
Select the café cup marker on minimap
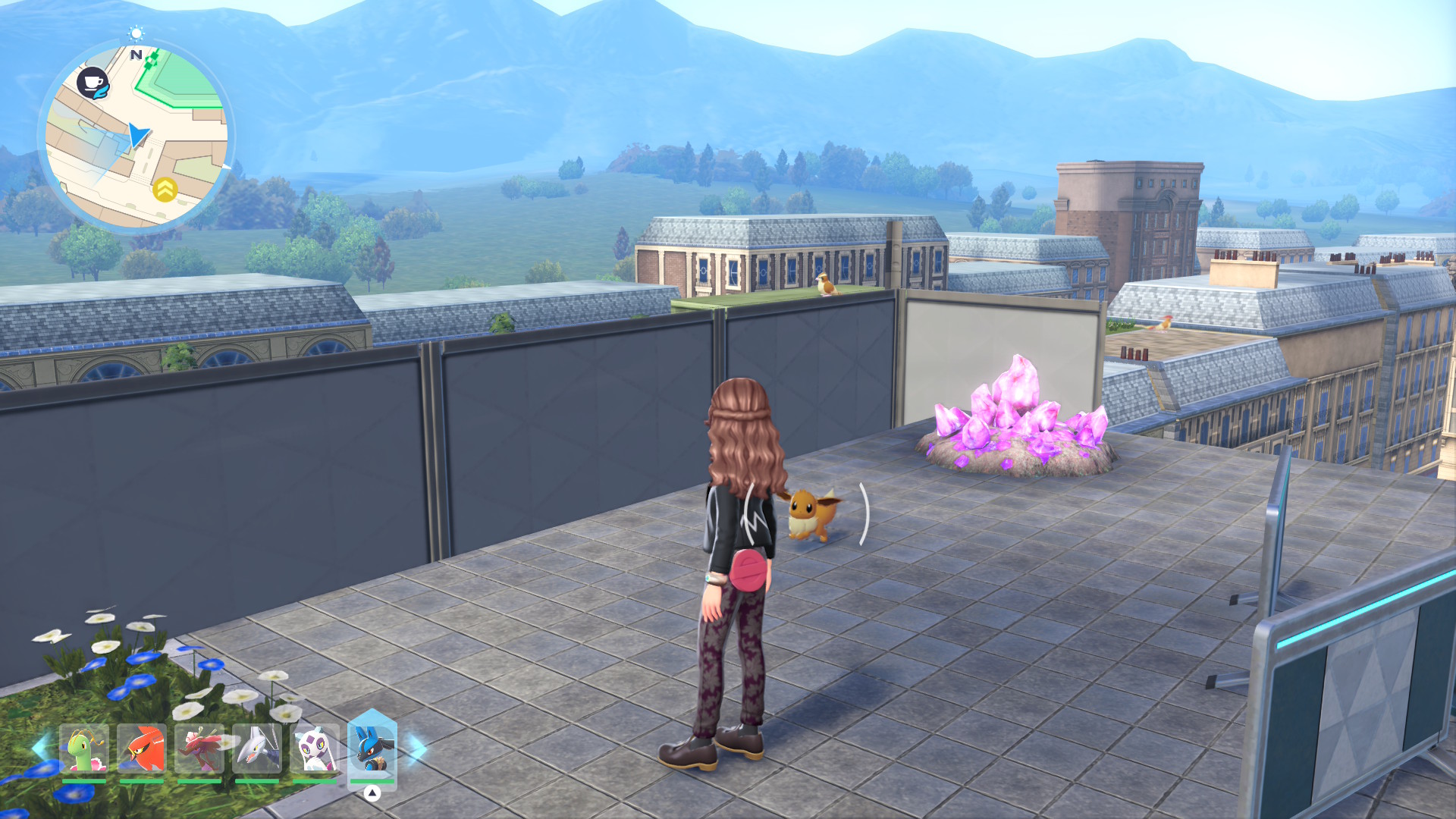pyautogui.click(x=93, y=83)
